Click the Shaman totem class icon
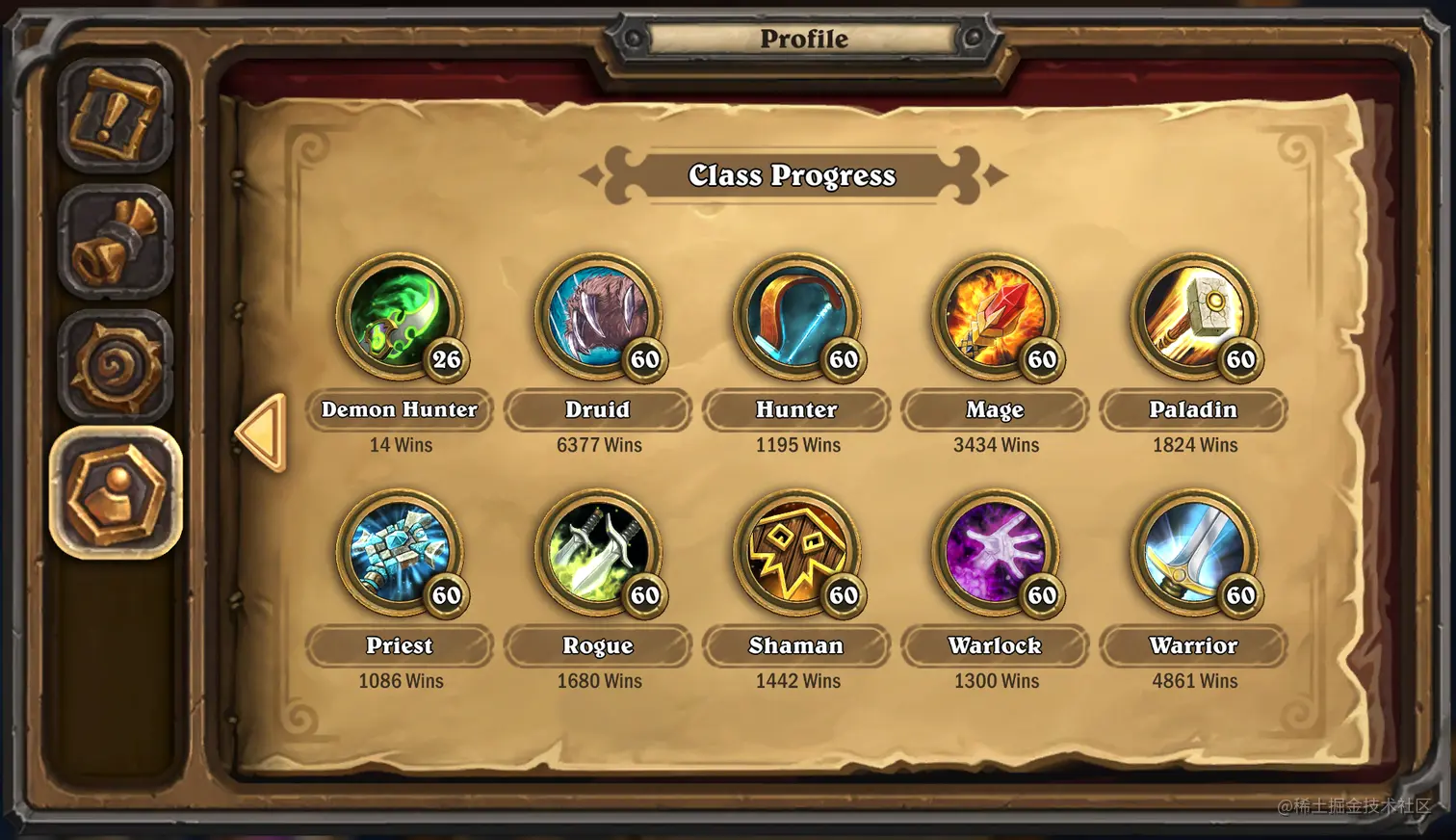The width and height of the screenshot is (1456, 840). tap(795, 551)
